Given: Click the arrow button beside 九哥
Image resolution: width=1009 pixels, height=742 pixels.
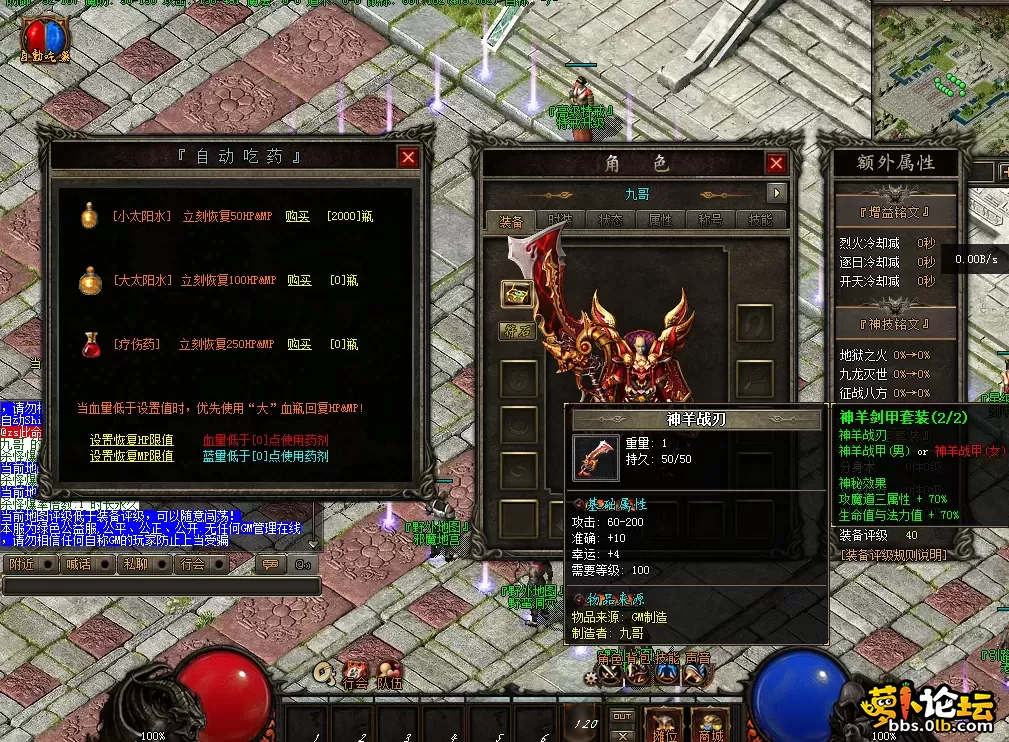Looking at the screenshot, I should [777, 193].
